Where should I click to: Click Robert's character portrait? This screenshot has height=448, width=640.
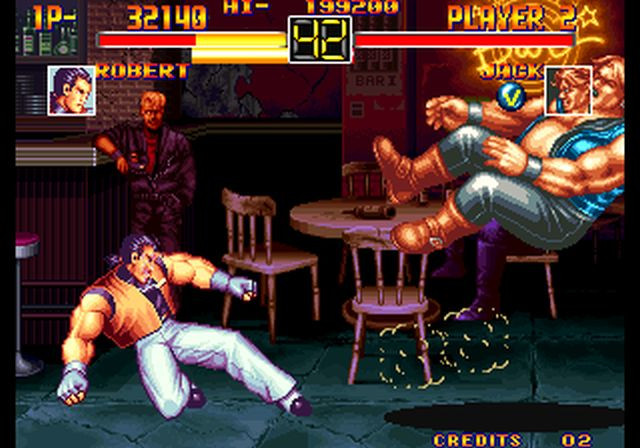click(x=71, y=91)
